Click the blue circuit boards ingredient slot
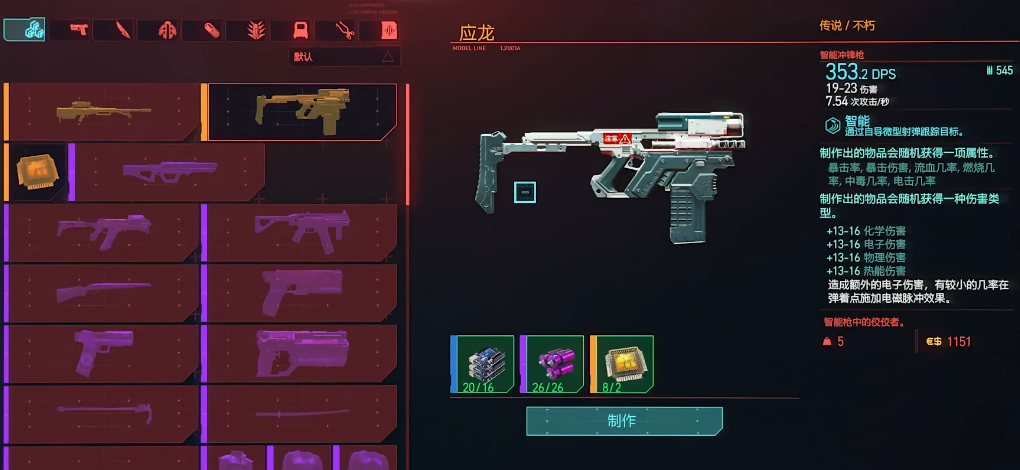This screenshot has height=470, width=1020. point(482,364)
